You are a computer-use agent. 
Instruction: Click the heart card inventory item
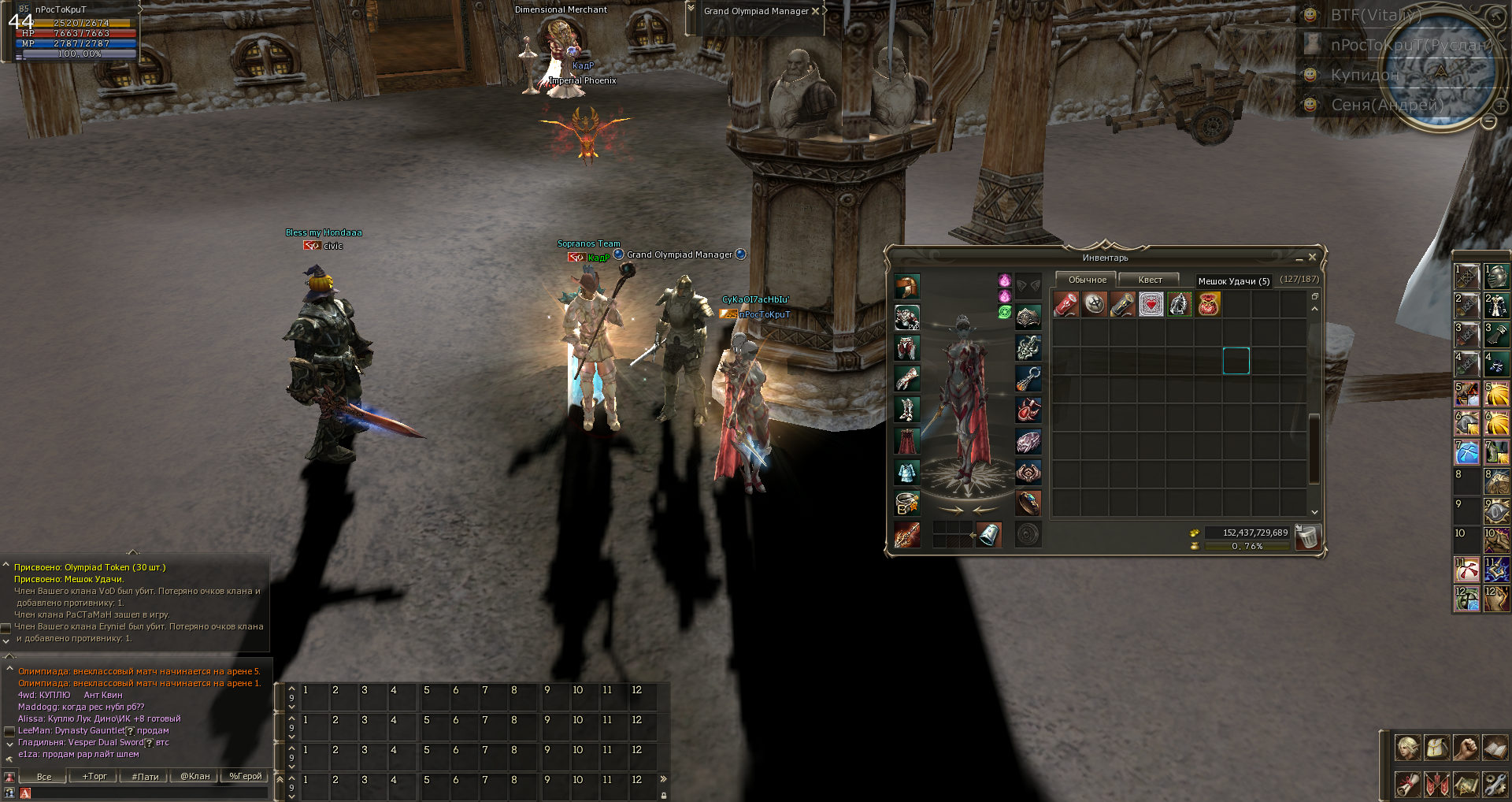tap(1151, 304)
